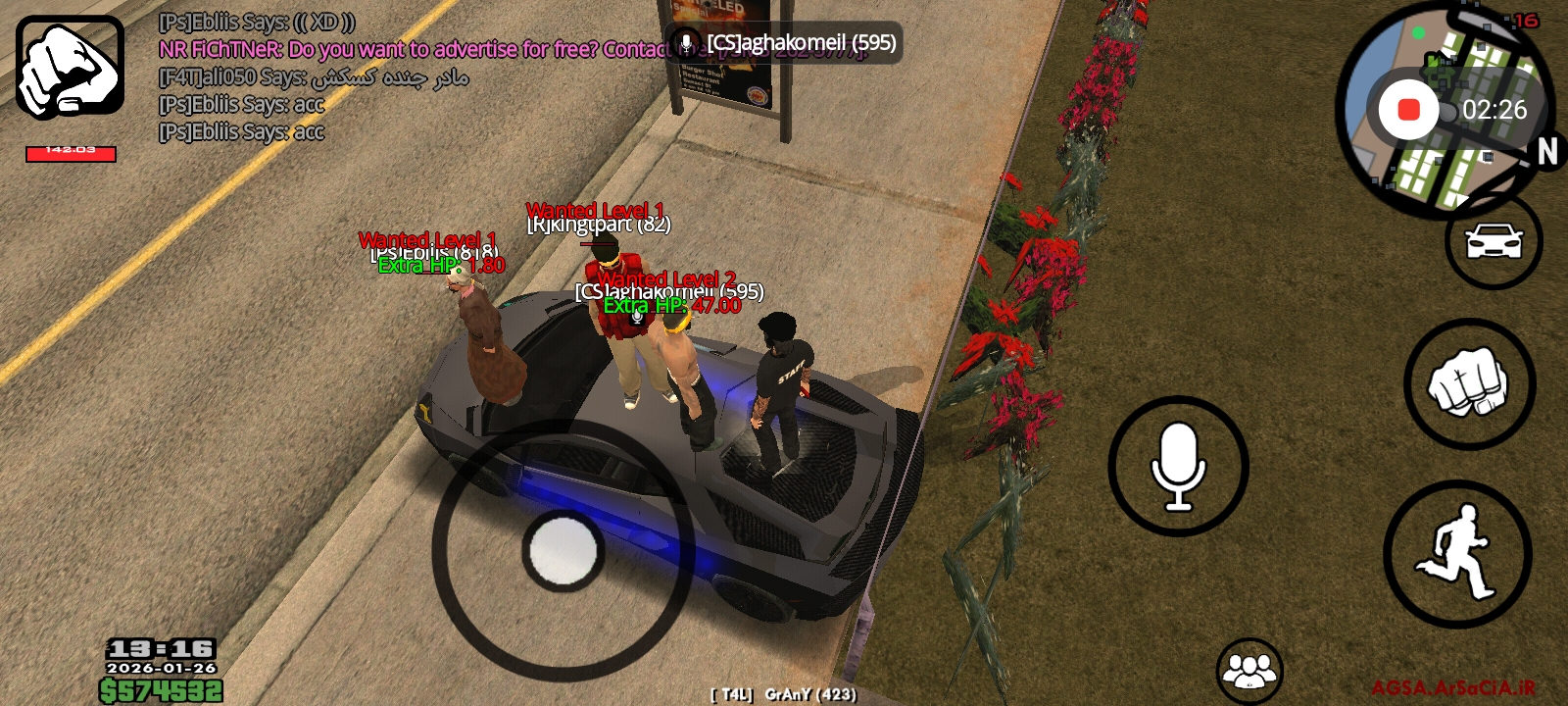Screen dimensions: 1568x706
Task: Tap the fist weapon icon
Action: coord(70,67)
